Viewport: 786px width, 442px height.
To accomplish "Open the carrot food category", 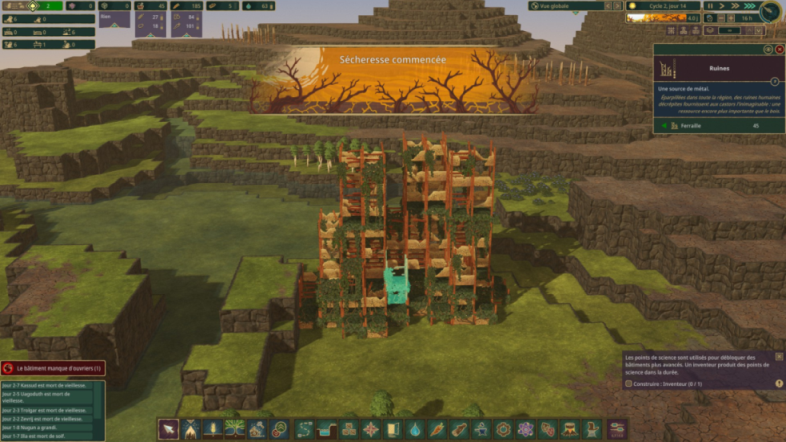I will coord(436,429).
